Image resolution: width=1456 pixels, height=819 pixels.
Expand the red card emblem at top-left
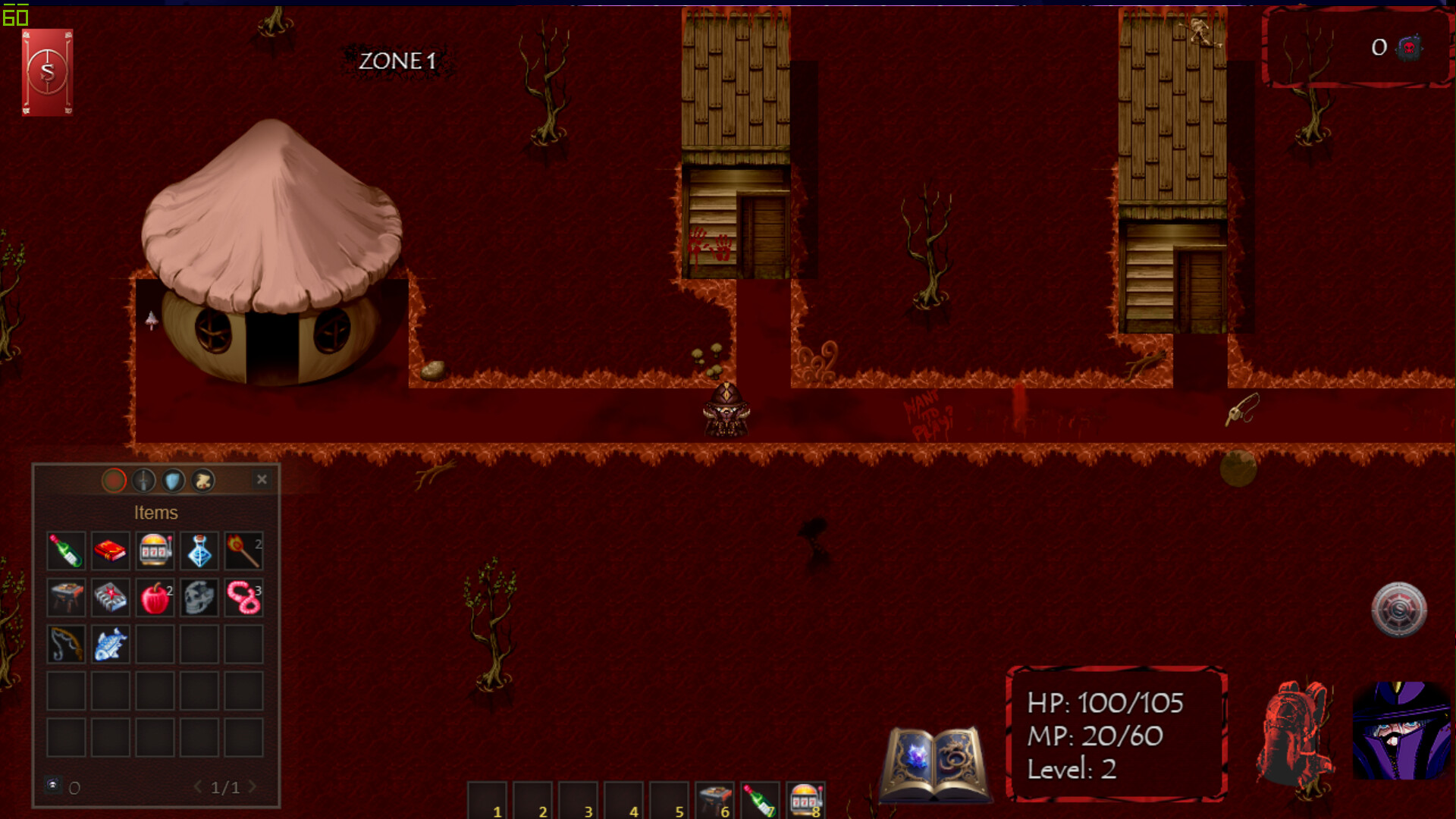(x=46, y=72)
